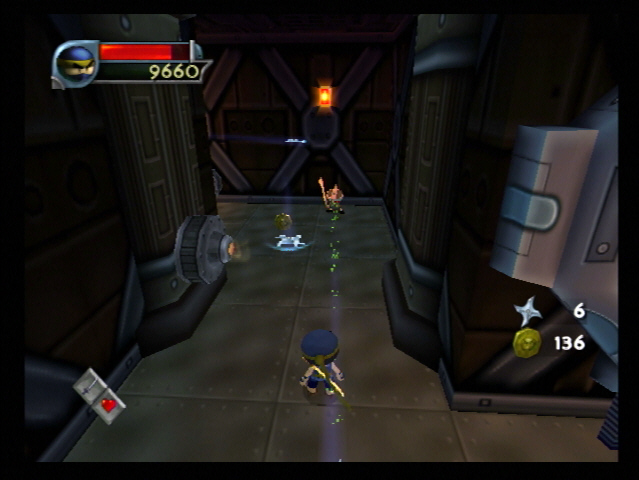Select the shuriken weapon icon
Viewport: 639px width, 480px height.
[x=527, y=312]
